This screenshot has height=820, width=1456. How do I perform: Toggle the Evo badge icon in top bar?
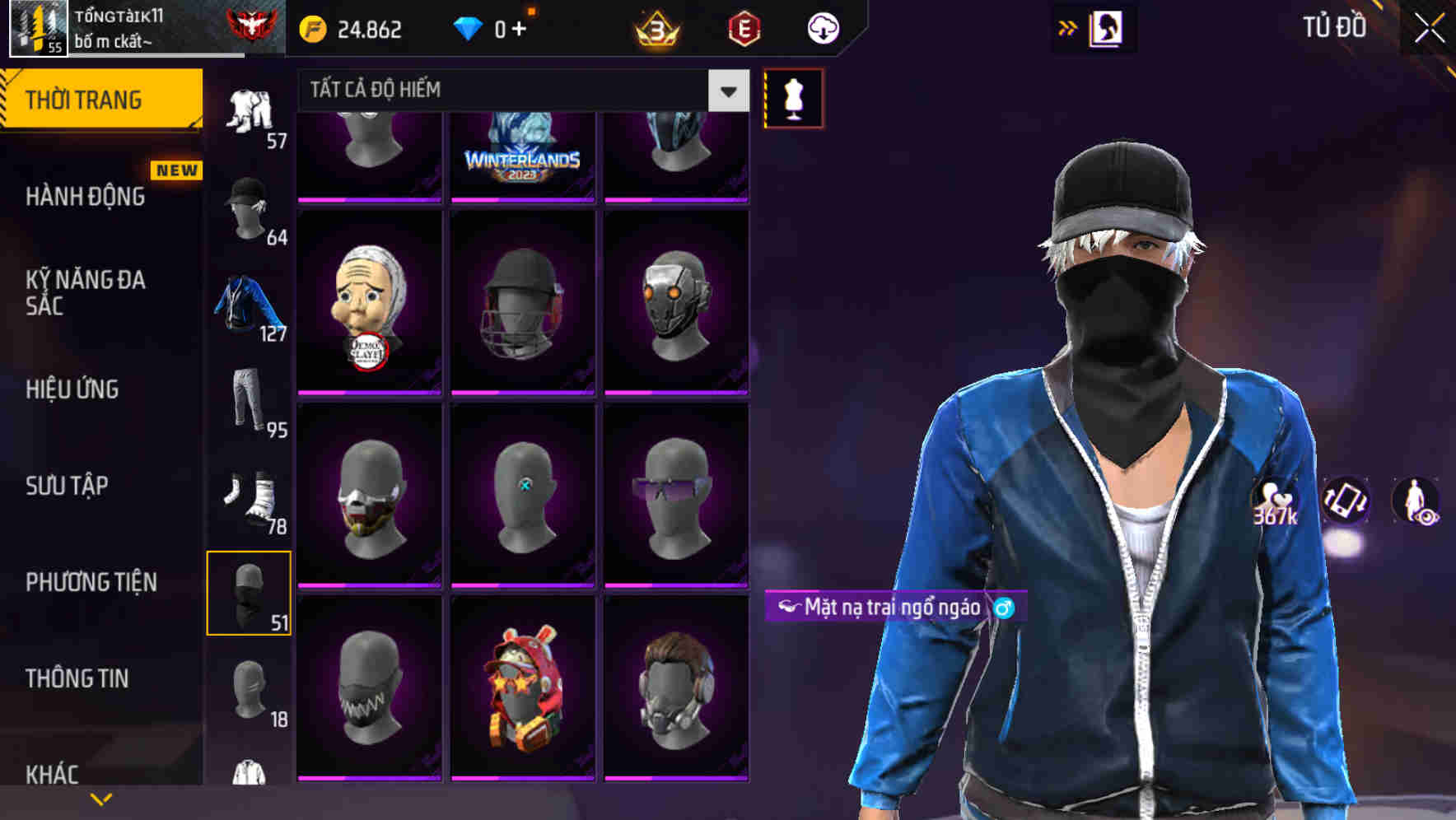pyautogui.click(x=745, y=26)
